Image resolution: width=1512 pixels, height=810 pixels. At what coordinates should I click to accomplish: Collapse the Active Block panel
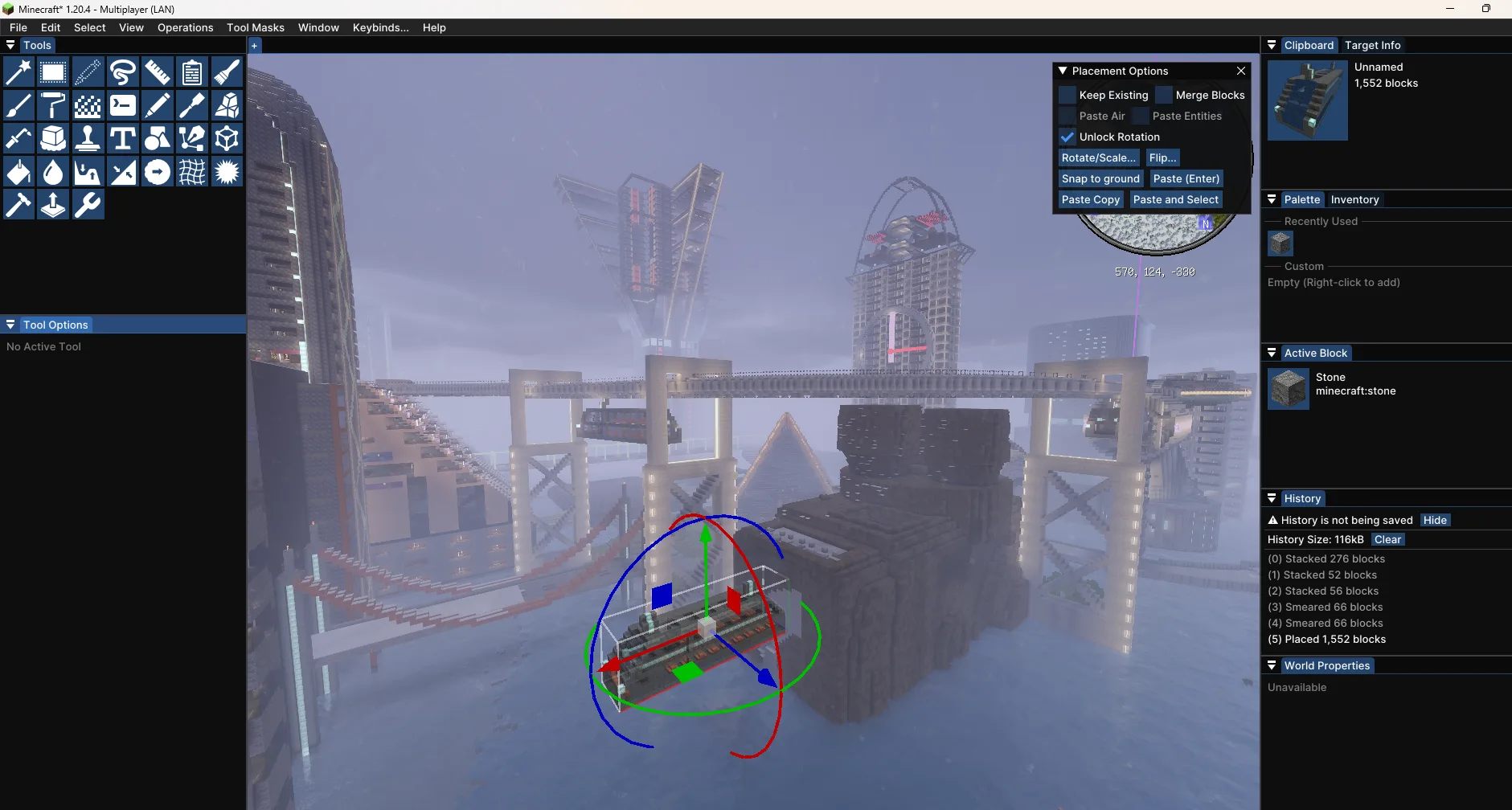pyautogui.click(x=1272, y=353)
